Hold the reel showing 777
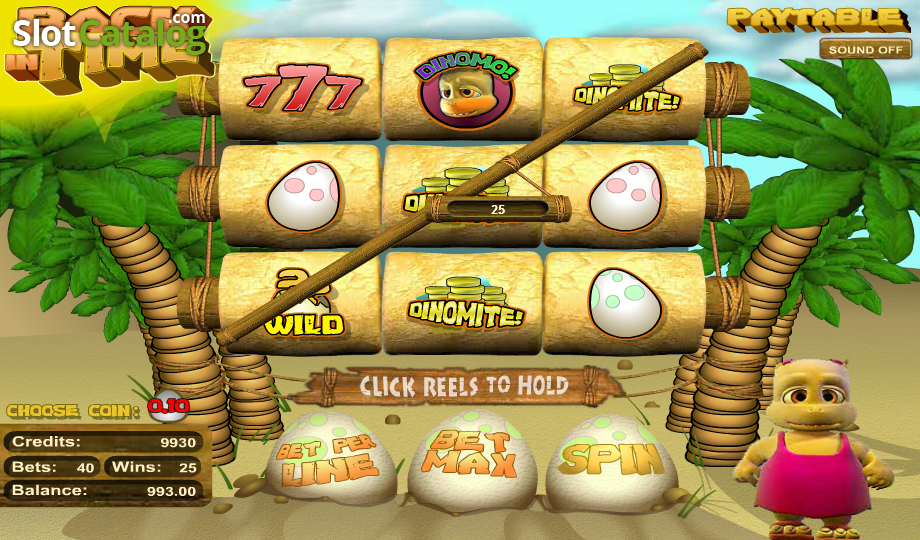The image size is (920, 540). 301,91
